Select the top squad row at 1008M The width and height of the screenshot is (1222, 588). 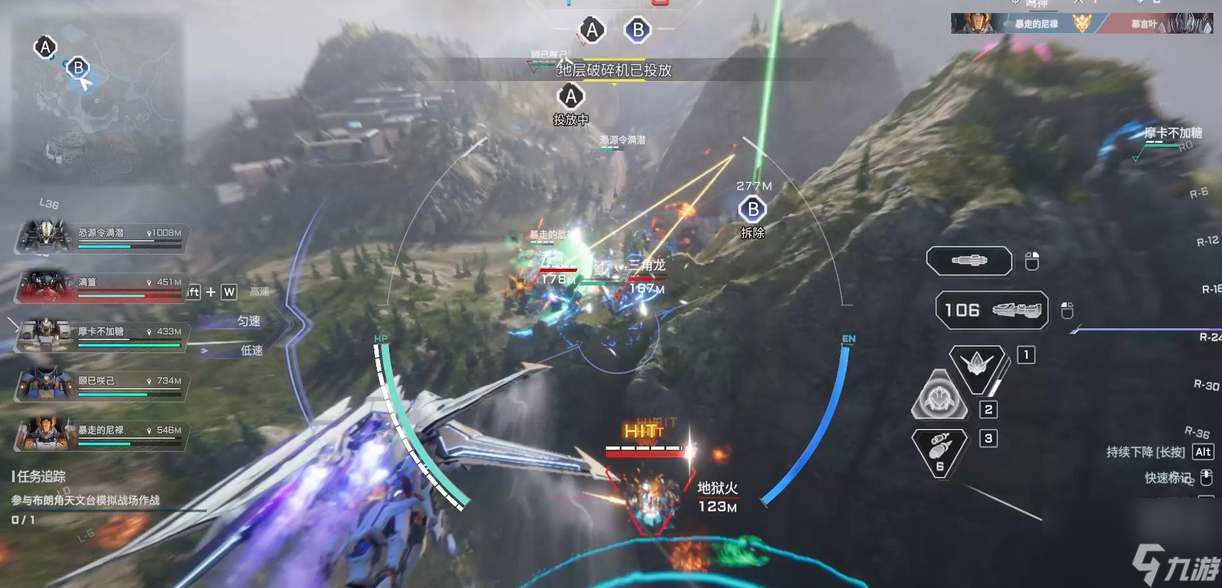click(100, 238)
